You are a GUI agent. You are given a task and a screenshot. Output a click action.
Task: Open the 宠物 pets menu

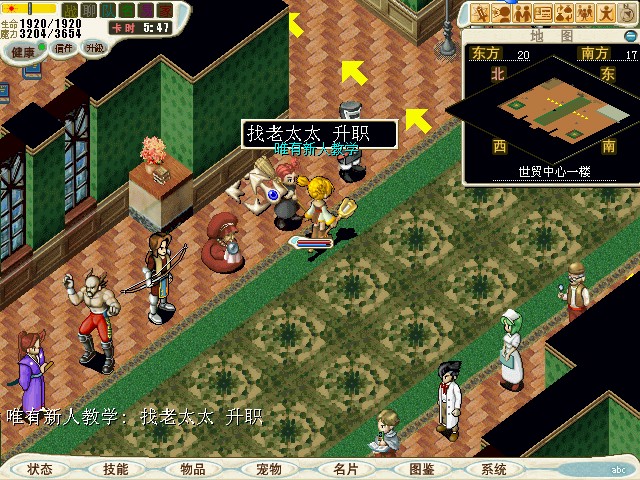click(268, 469)
